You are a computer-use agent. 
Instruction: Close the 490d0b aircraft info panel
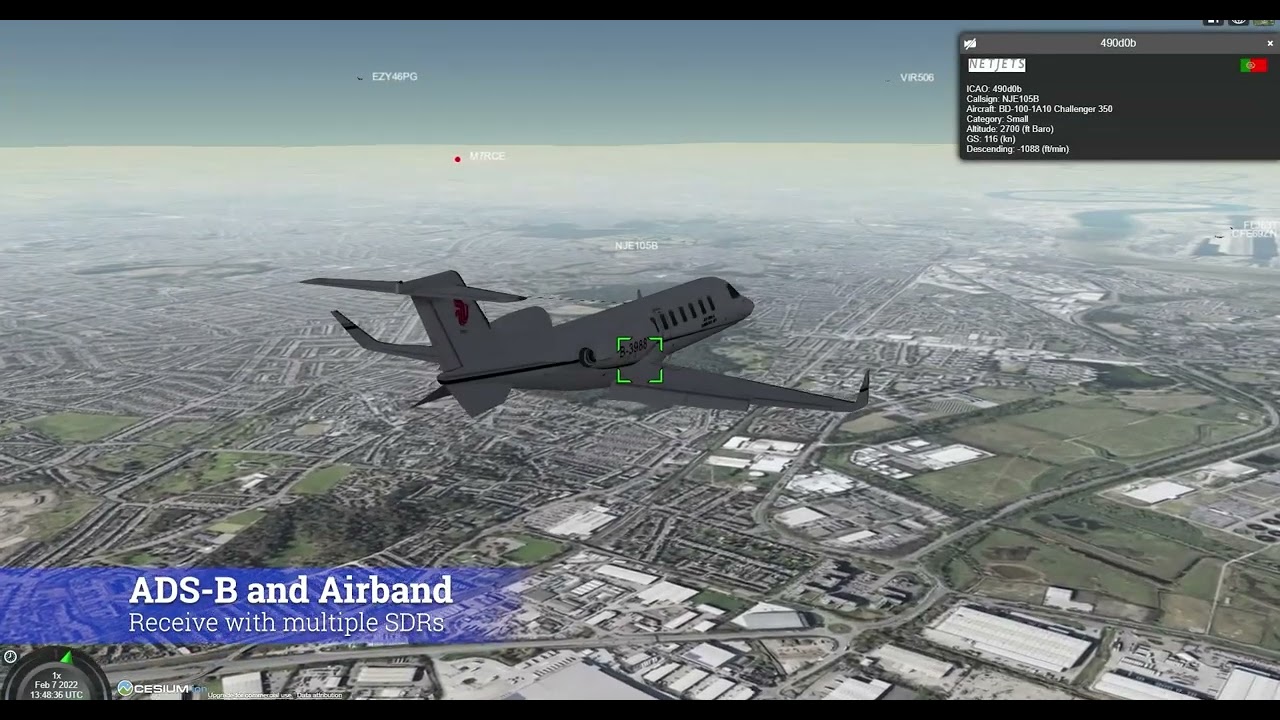pyautogui.click(x=1270, y=43)
